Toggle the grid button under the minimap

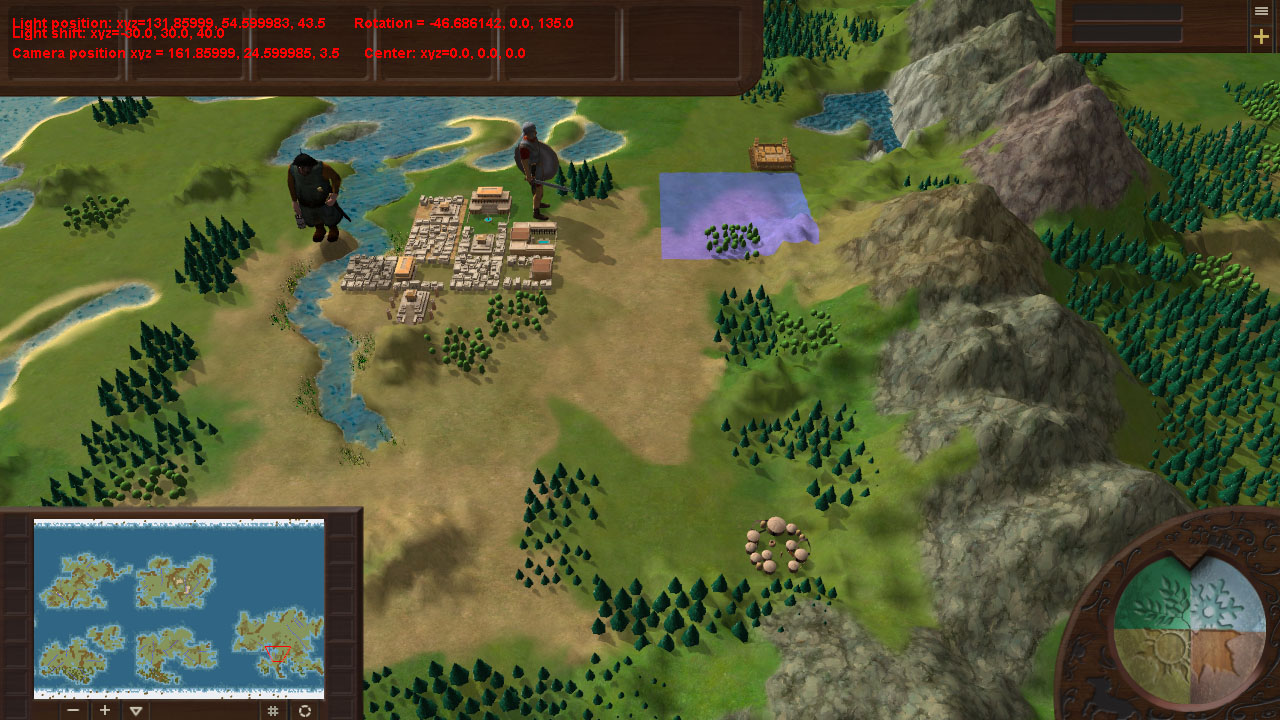pos(272,710)
